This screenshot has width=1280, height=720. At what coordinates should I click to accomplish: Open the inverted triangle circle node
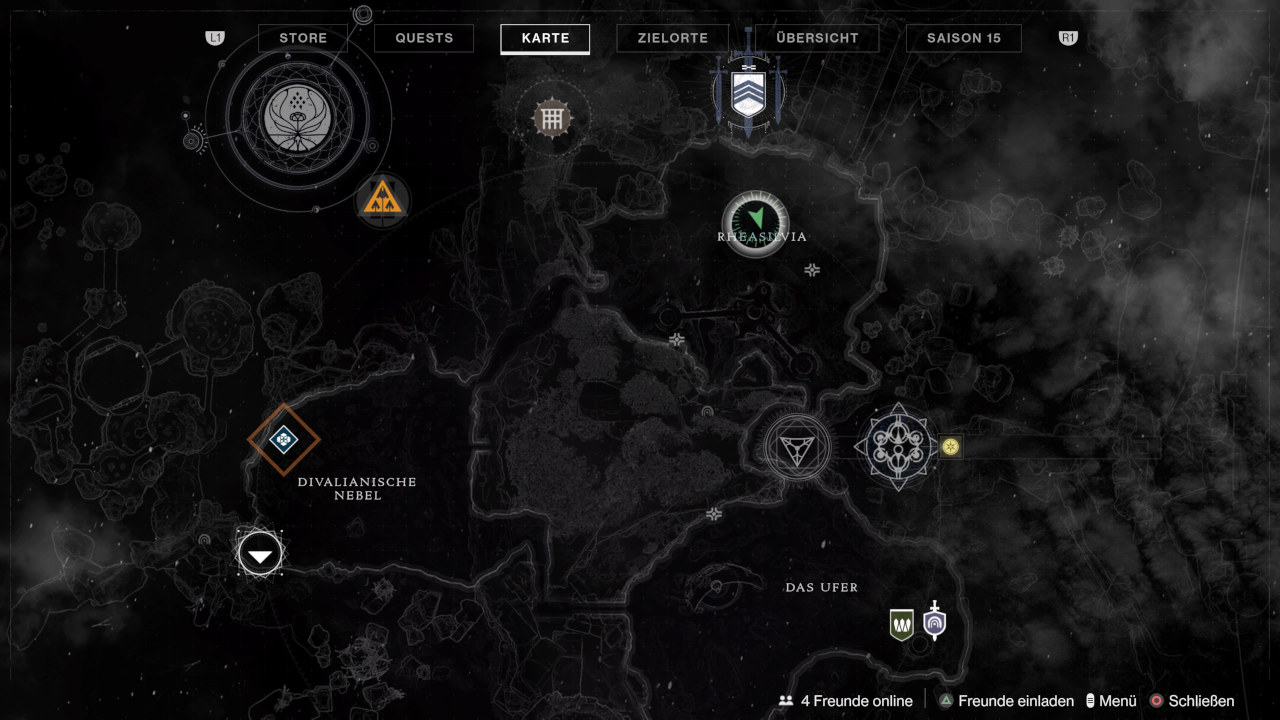[797, 447]
